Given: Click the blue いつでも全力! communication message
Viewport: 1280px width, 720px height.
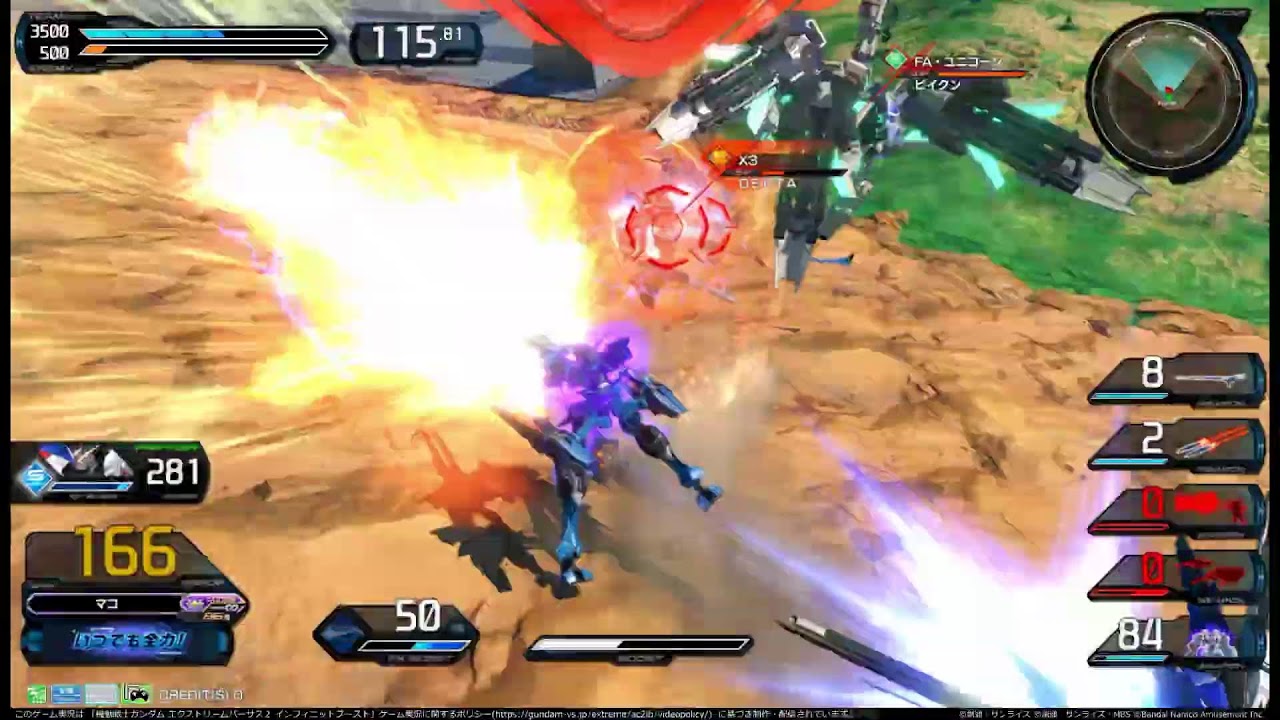Looking at the screenshot, I should pos(127,641).
